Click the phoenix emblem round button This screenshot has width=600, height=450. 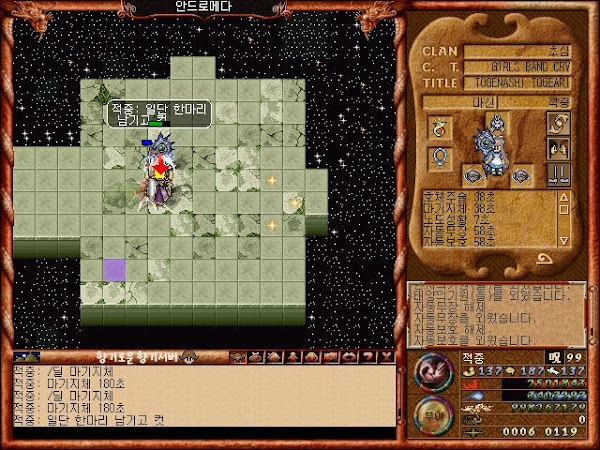tap(435, 373)
